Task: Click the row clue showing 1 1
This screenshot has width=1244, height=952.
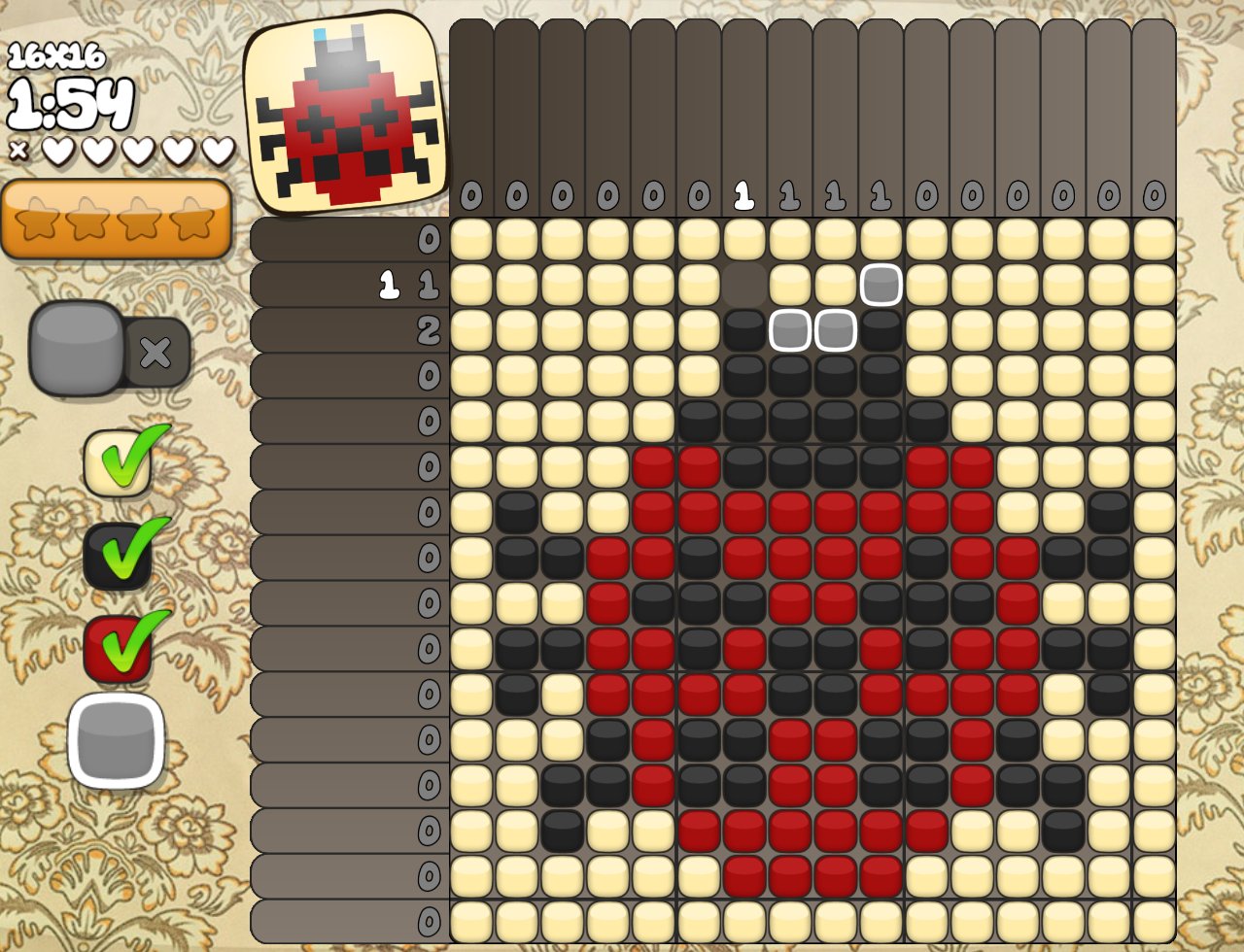Action: (x=408, y=286)
